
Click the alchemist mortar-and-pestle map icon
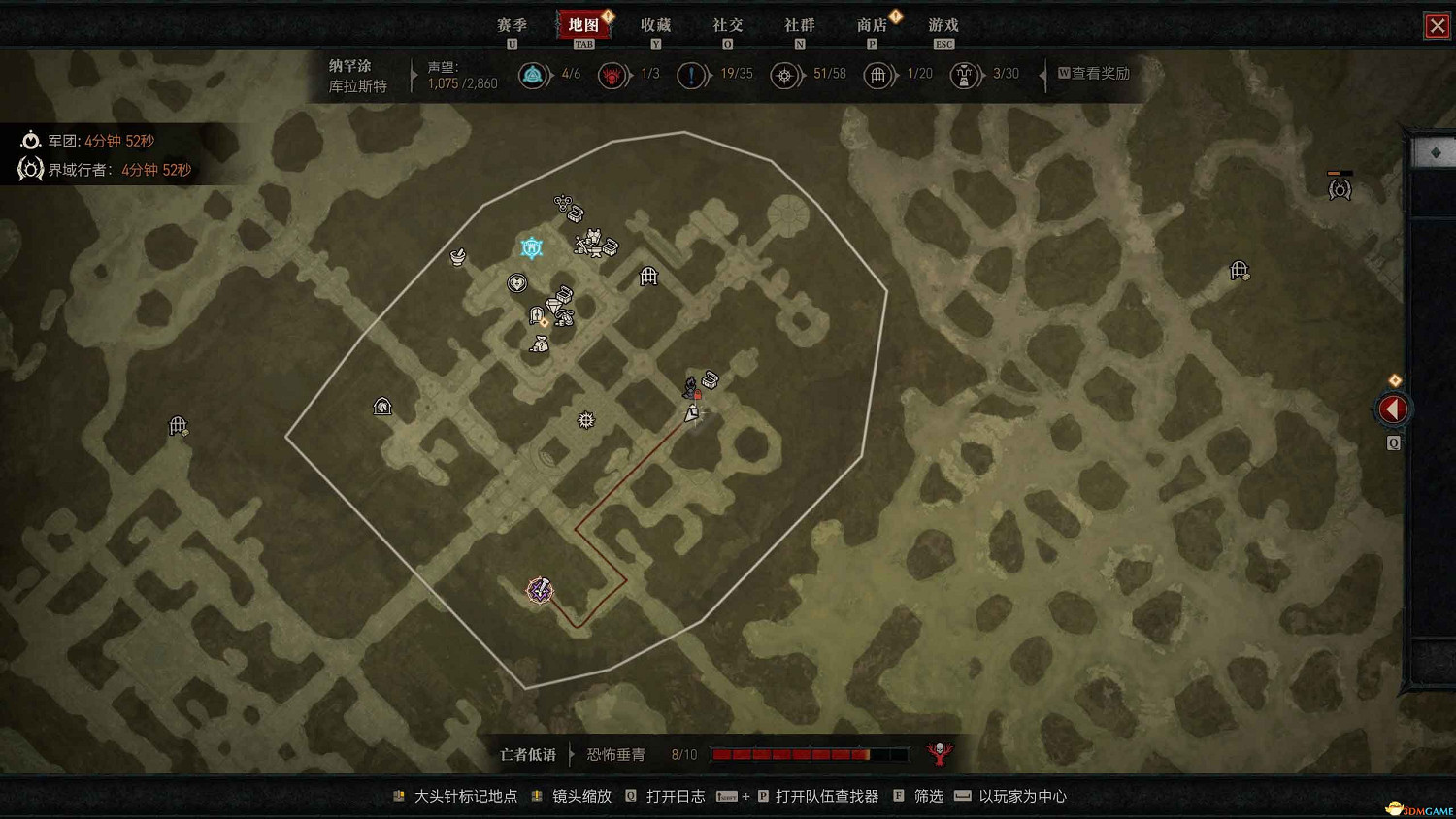456,257
